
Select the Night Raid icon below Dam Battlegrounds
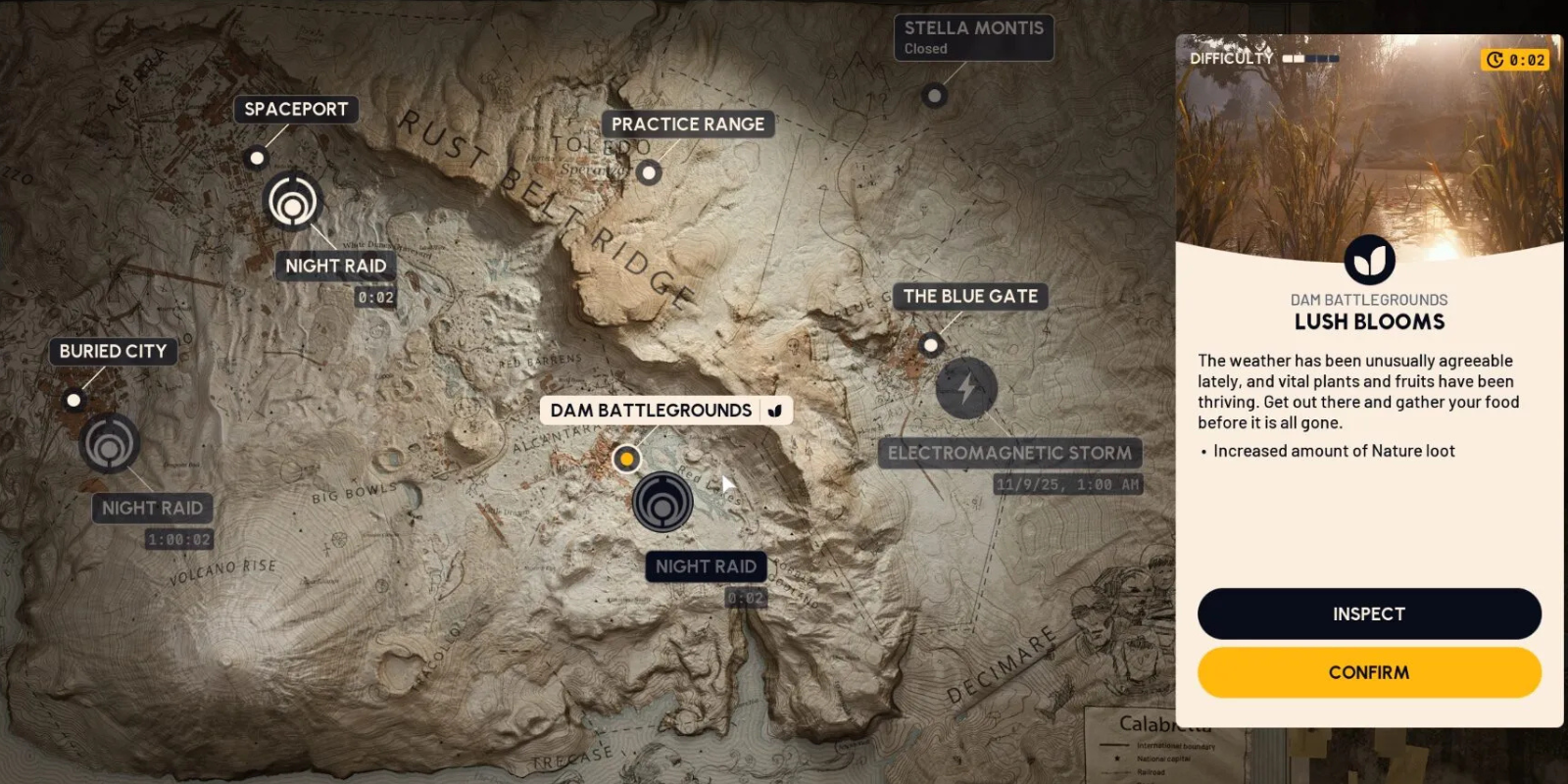[x=664, y=503]
